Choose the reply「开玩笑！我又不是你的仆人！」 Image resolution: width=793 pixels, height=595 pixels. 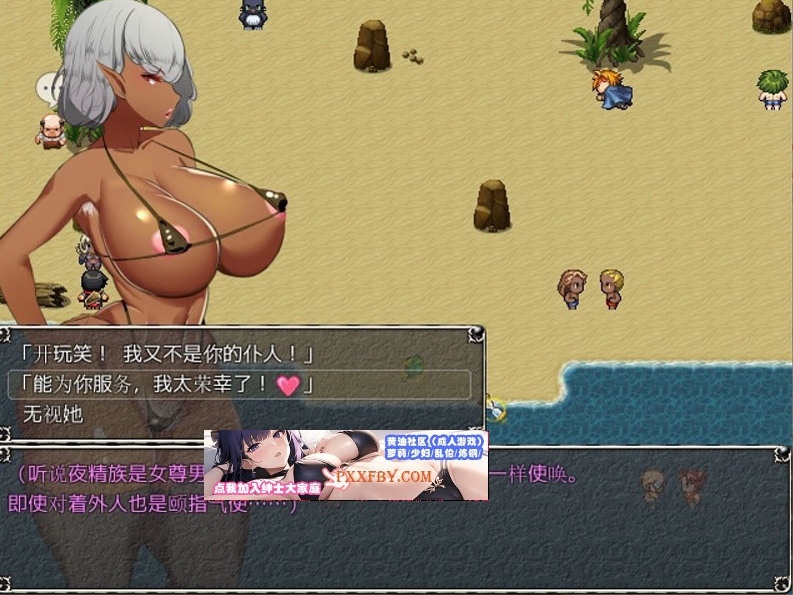[x=166, y=355]
